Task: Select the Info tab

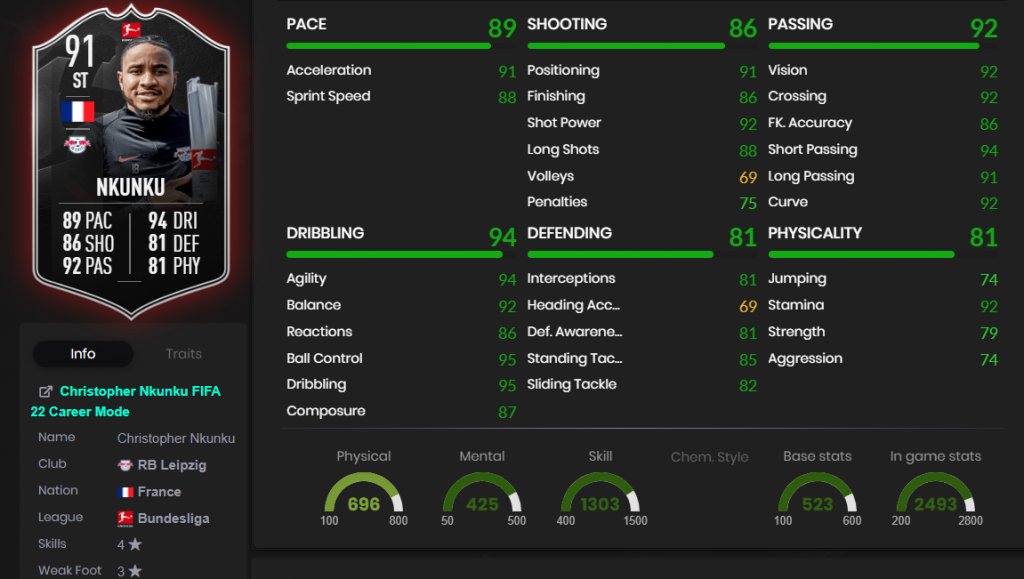Action: (83, 354)
